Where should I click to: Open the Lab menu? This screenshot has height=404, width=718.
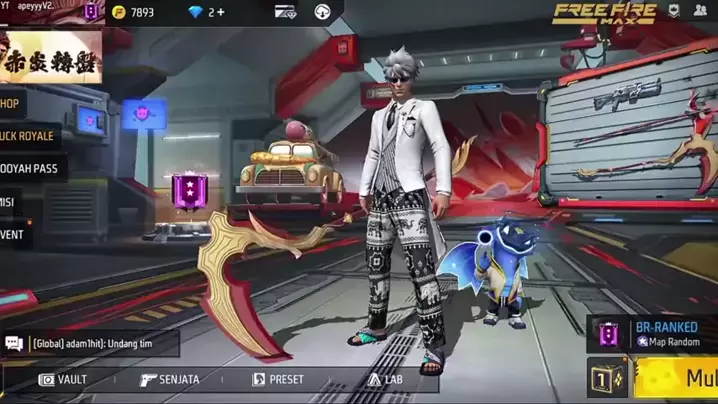[386, 380]
